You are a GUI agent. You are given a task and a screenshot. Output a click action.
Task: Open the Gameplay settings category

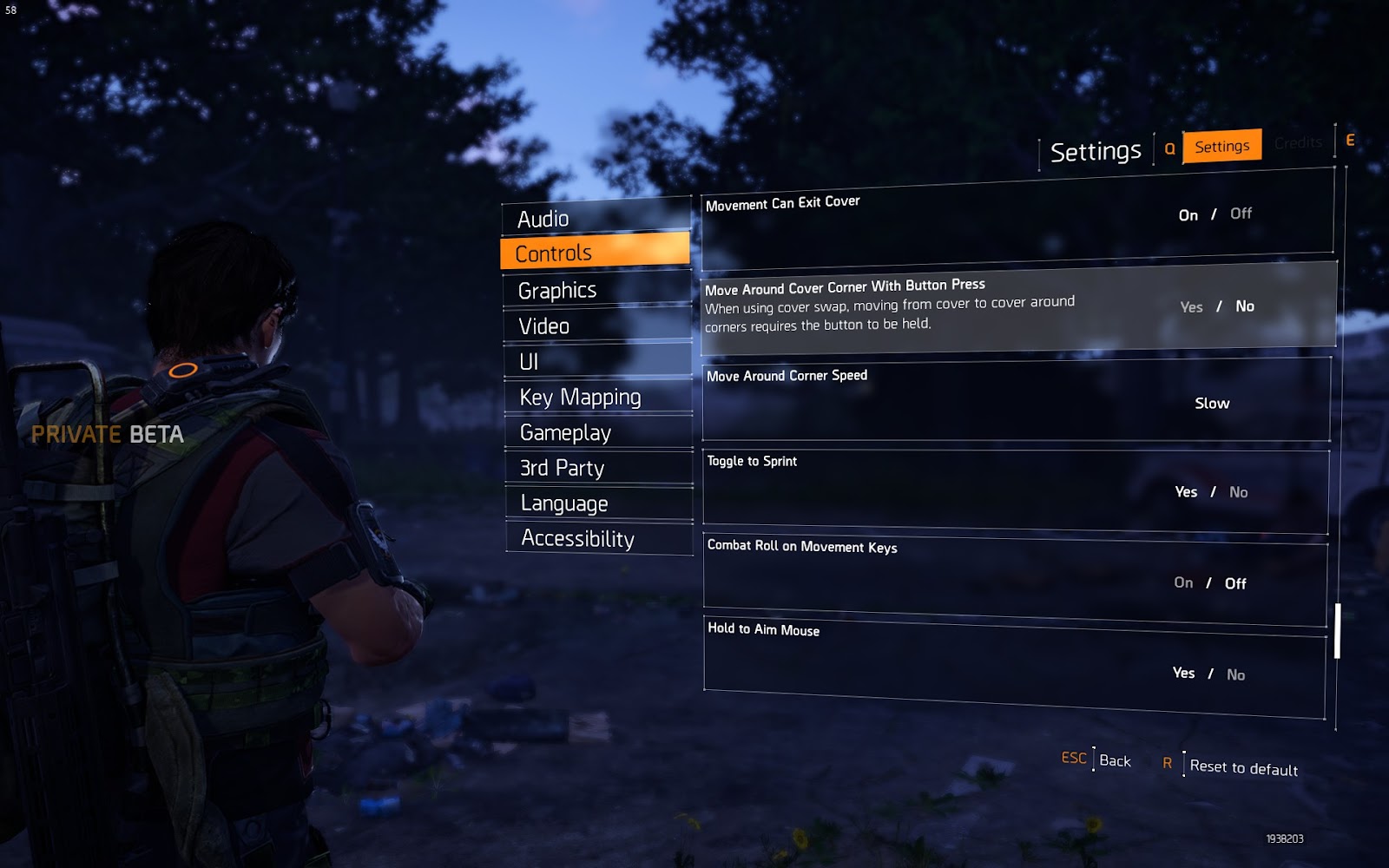(598, 432)
